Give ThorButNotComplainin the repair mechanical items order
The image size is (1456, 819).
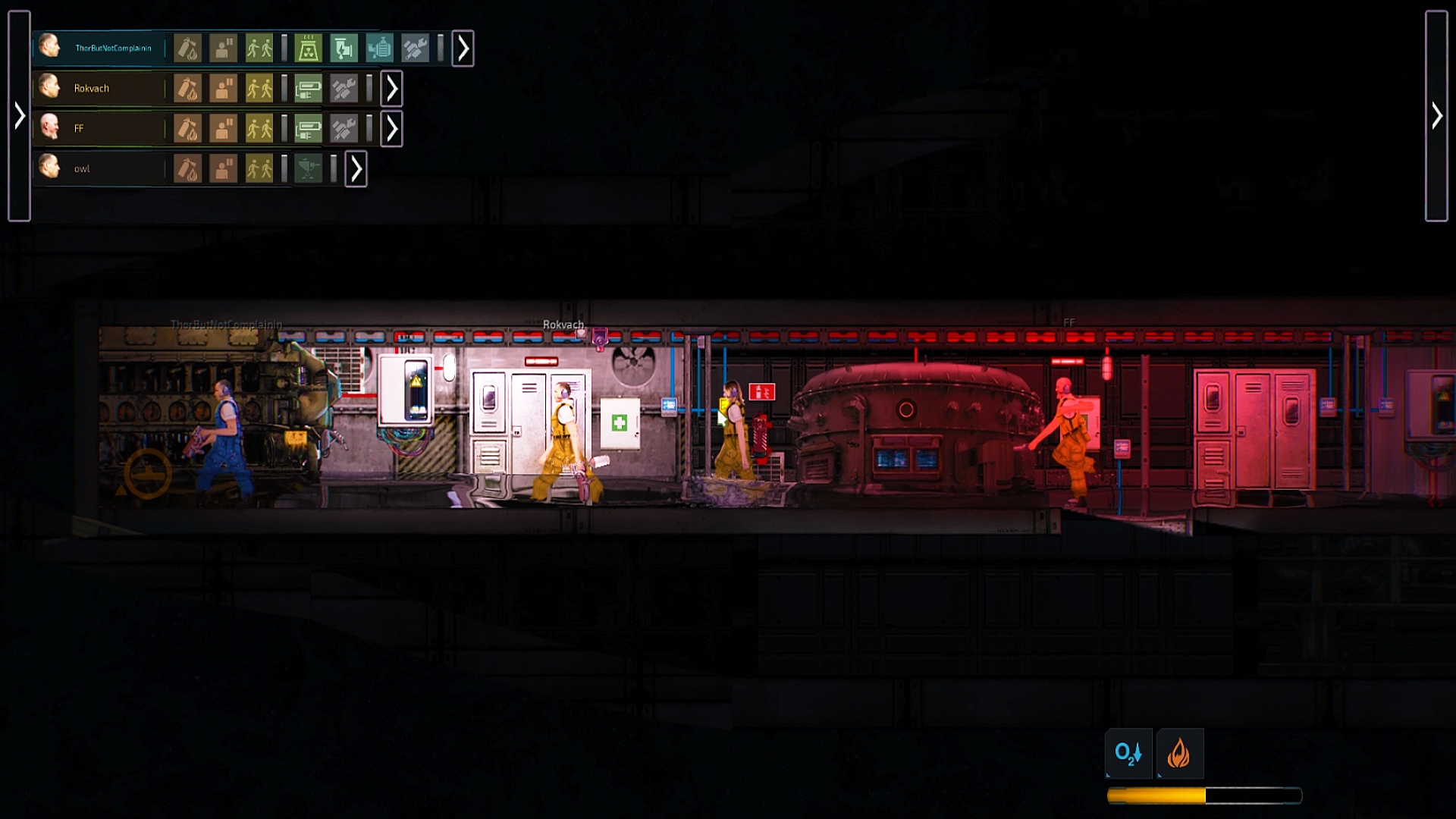click(x=416, y=48)
